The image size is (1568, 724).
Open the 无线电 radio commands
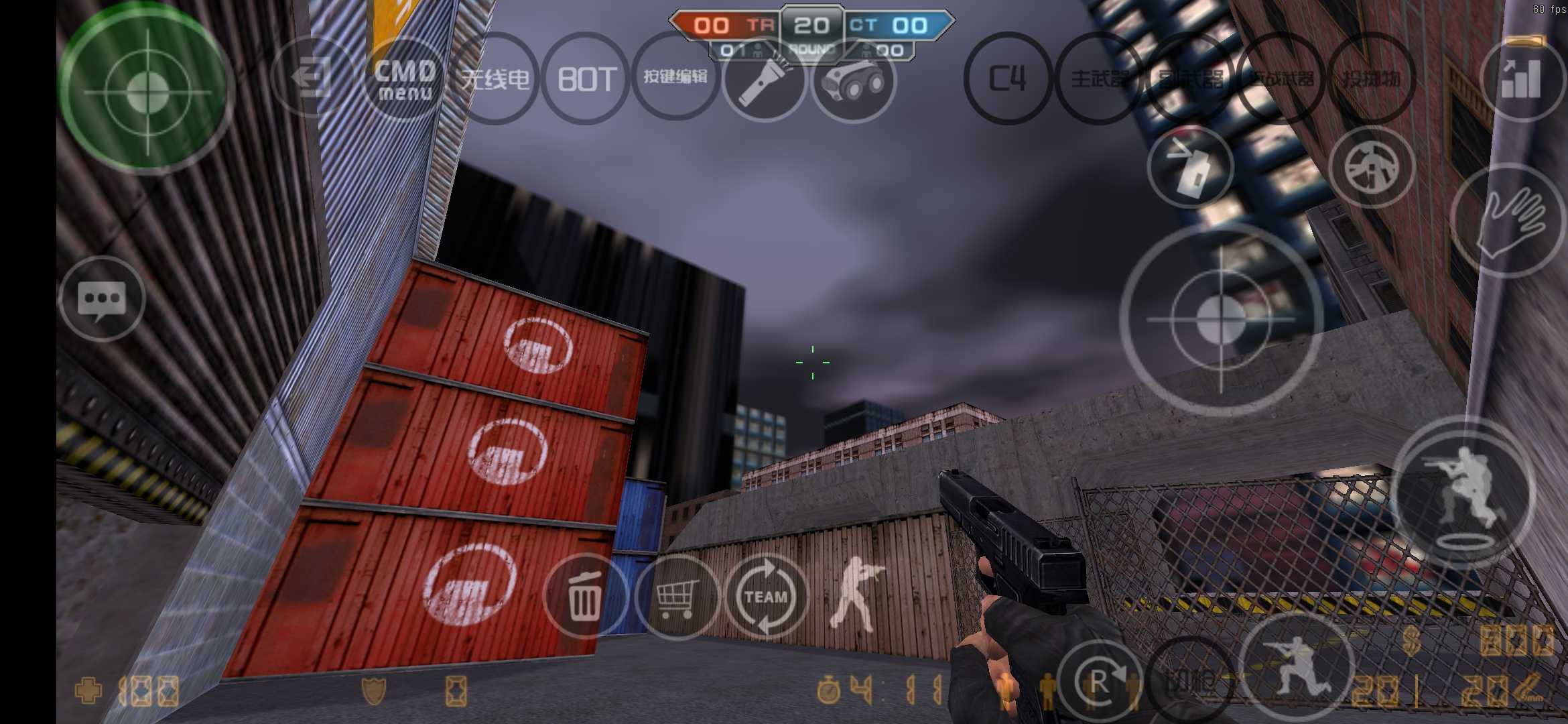pyautogui.click(x=496, y=79)
